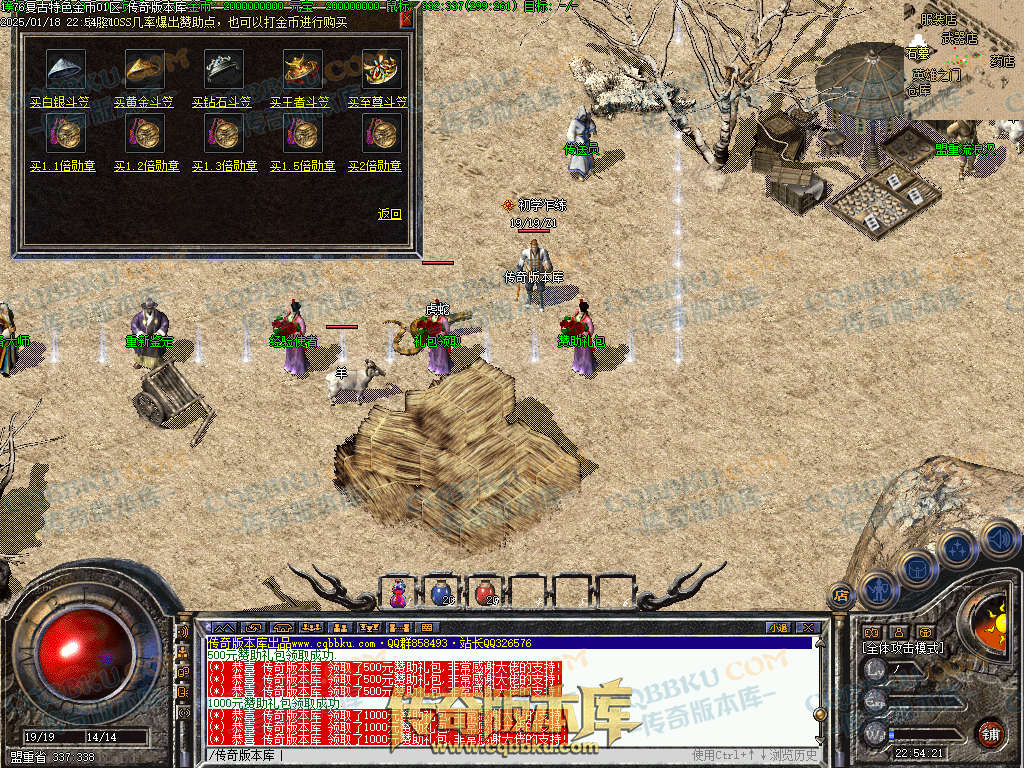Open the minimap in the corner
The height and width of the screenshot is (768, 1024).
962,60
